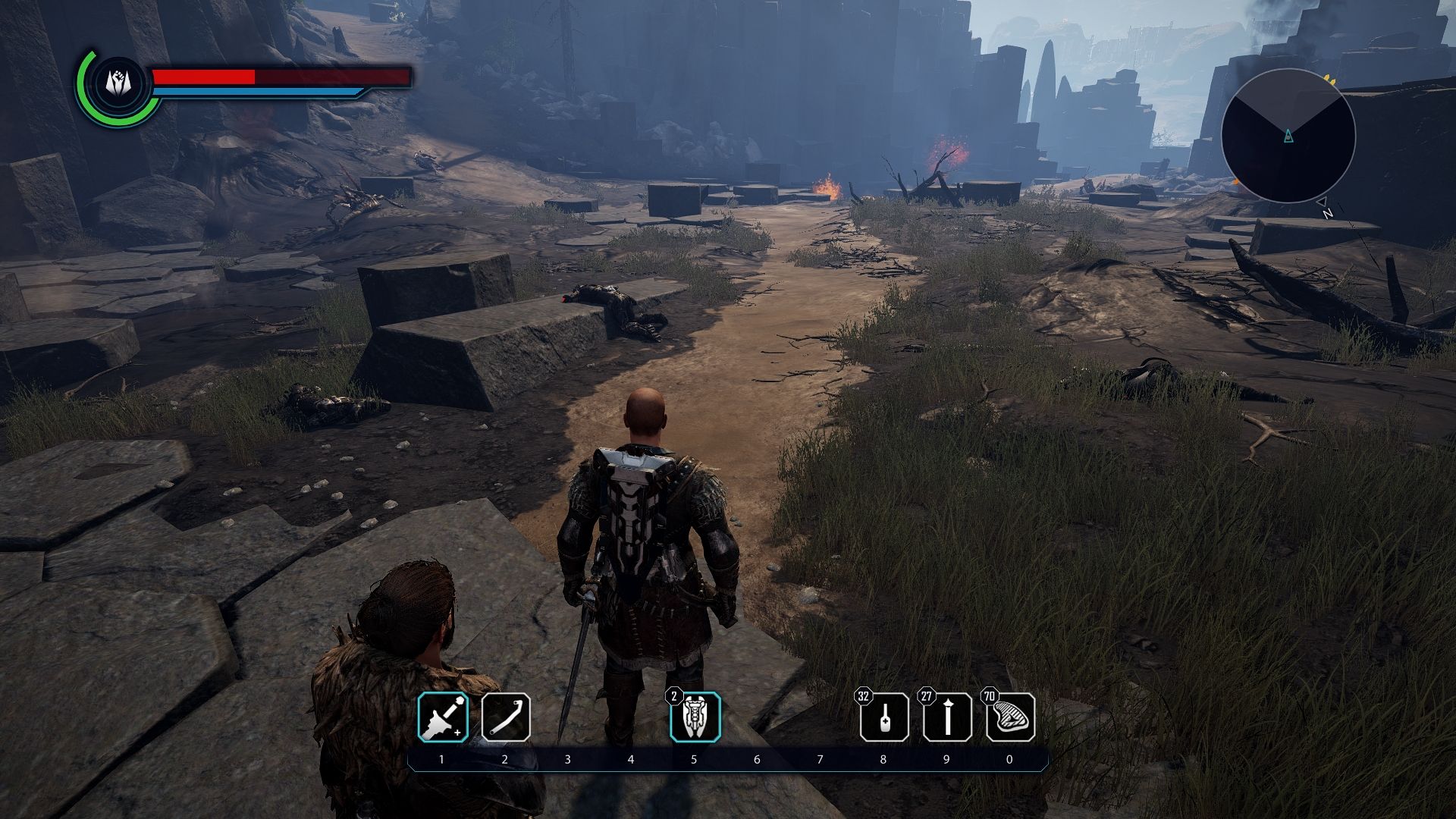Activate the jetpack item in slot five

(695, 717)
